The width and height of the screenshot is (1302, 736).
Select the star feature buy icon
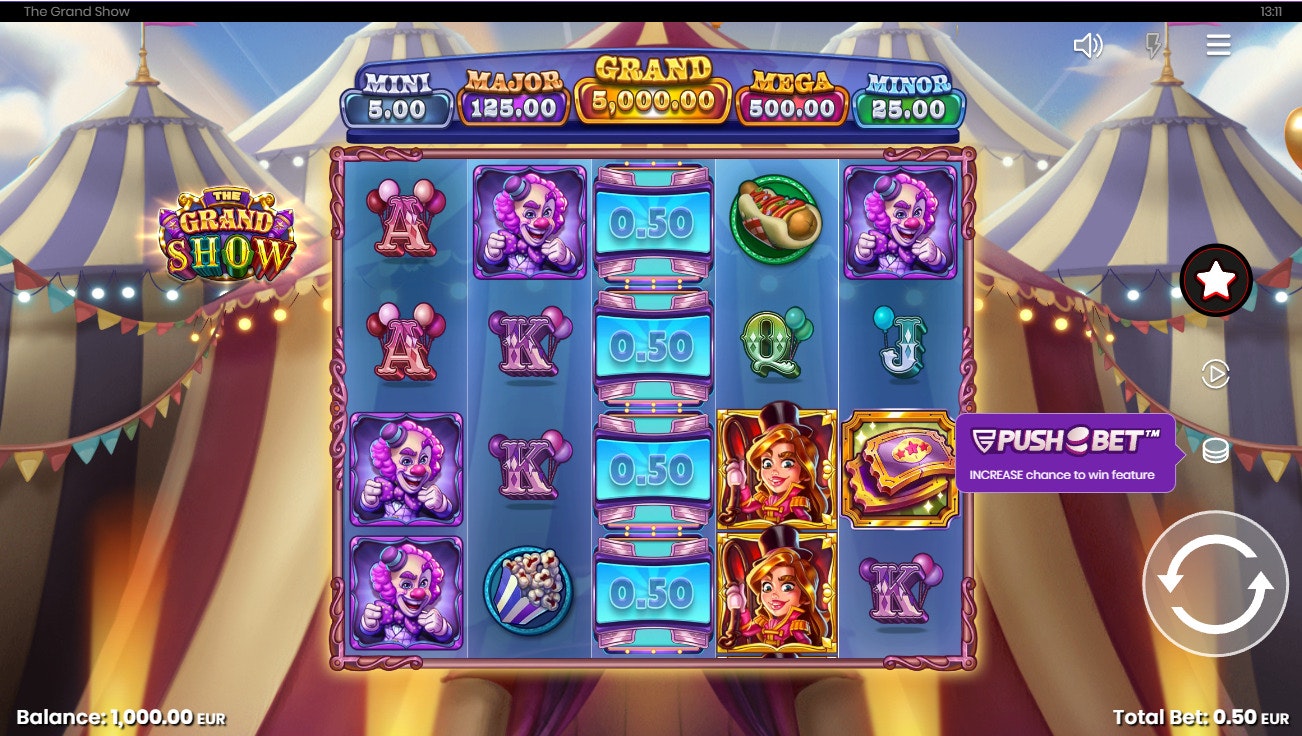coord(1215,281)
